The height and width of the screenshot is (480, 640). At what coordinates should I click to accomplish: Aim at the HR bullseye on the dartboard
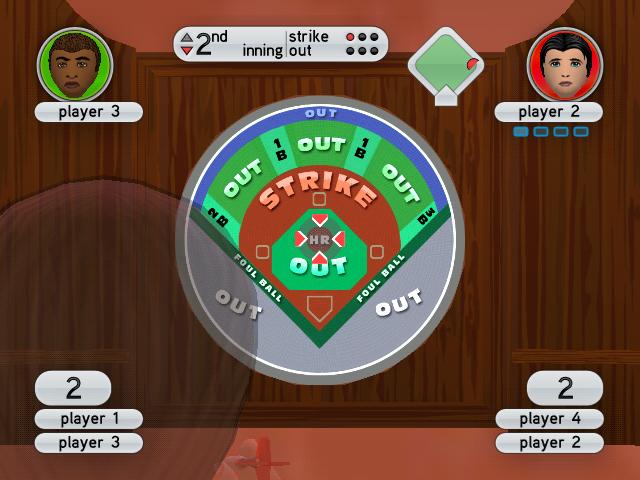click(319, 241)
